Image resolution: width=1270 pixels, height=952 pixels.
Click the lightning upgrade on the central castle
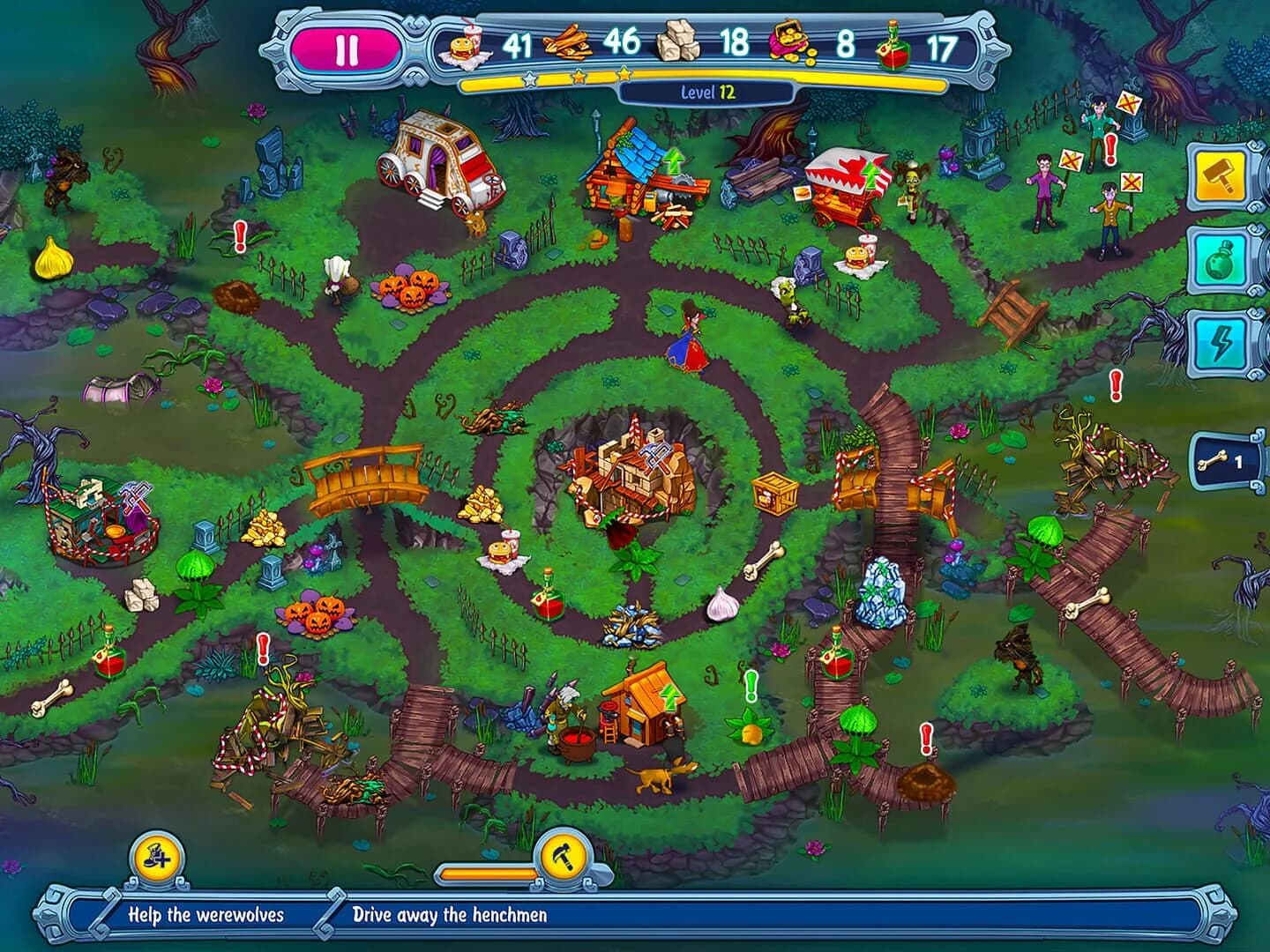tap(654, 457)
